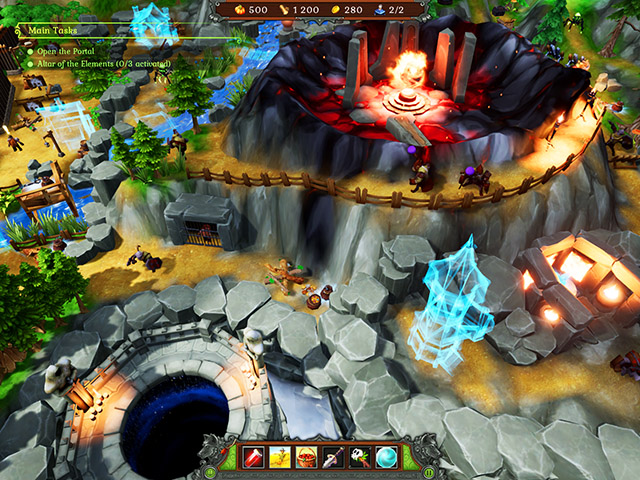Image resolution: width=640 pixels, height=480 pixels.
Task: Select the 'Open the Portal' task
Action: (67, 49)
